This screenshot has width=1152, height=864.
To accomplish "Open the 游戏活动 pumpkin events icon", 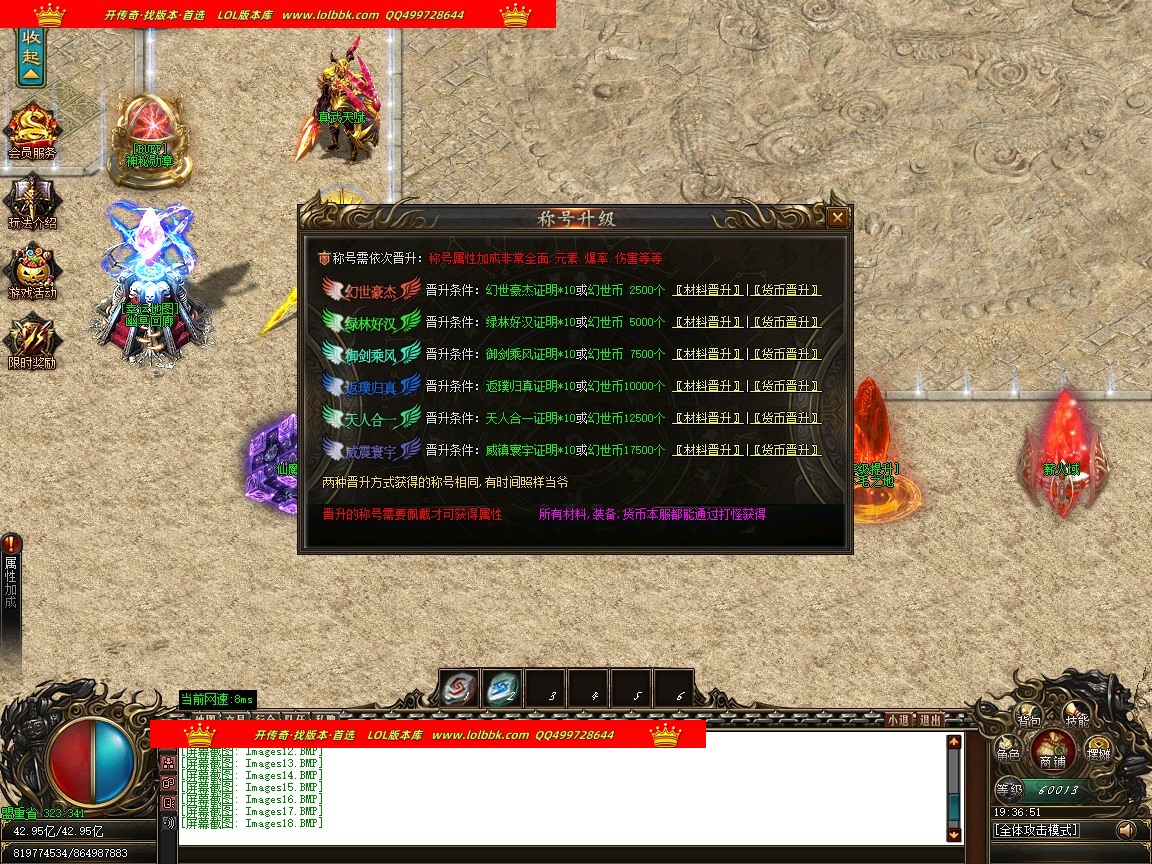I will tap(32, 271).
